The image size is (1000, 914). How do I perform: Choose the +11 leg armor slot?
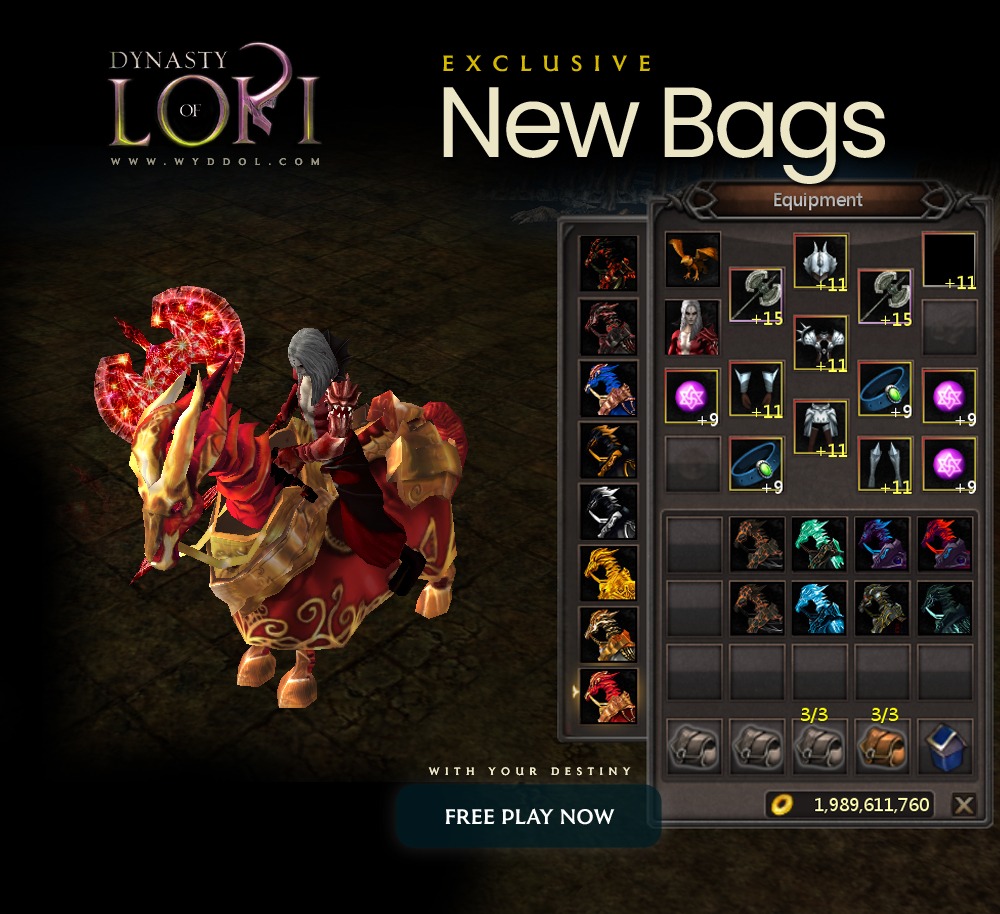[821, 427]
